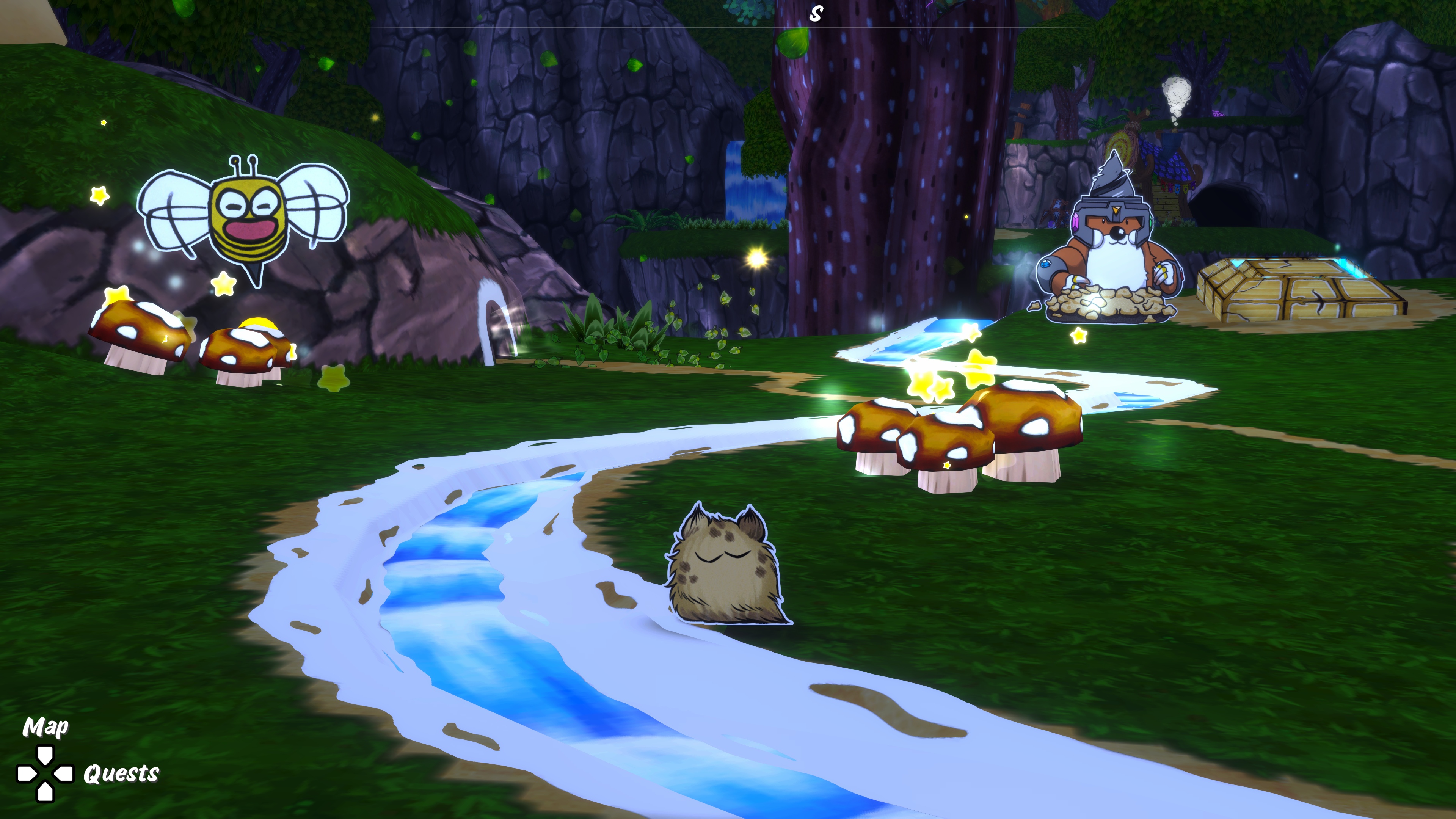Image resolution: width=1456 pixels, height=819 pixels.
Task: Open the Map shortcut label
Action: tap(45, 727)
